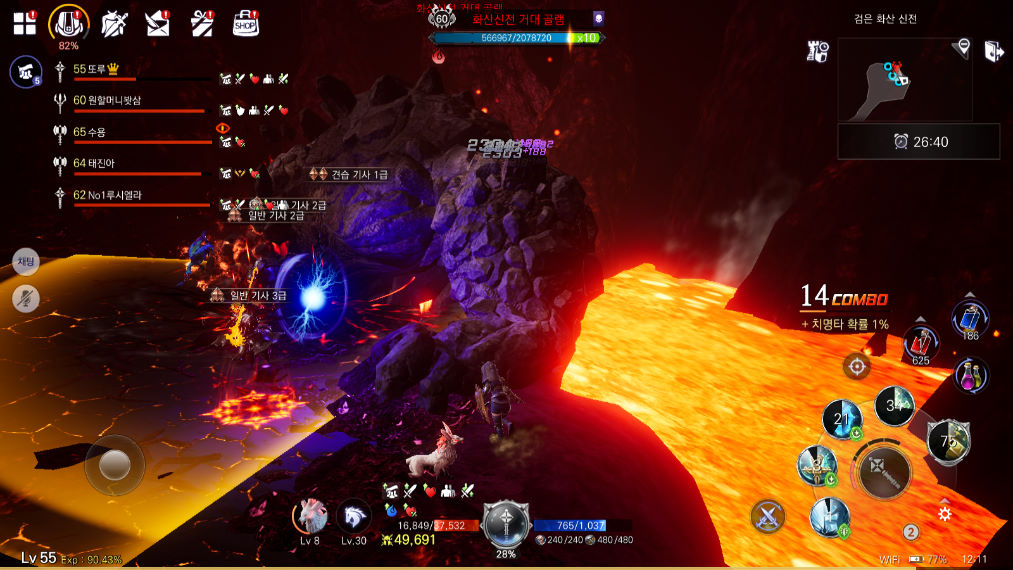Open the dungeon minimap
1013x570 pixels.
point(903,79)
